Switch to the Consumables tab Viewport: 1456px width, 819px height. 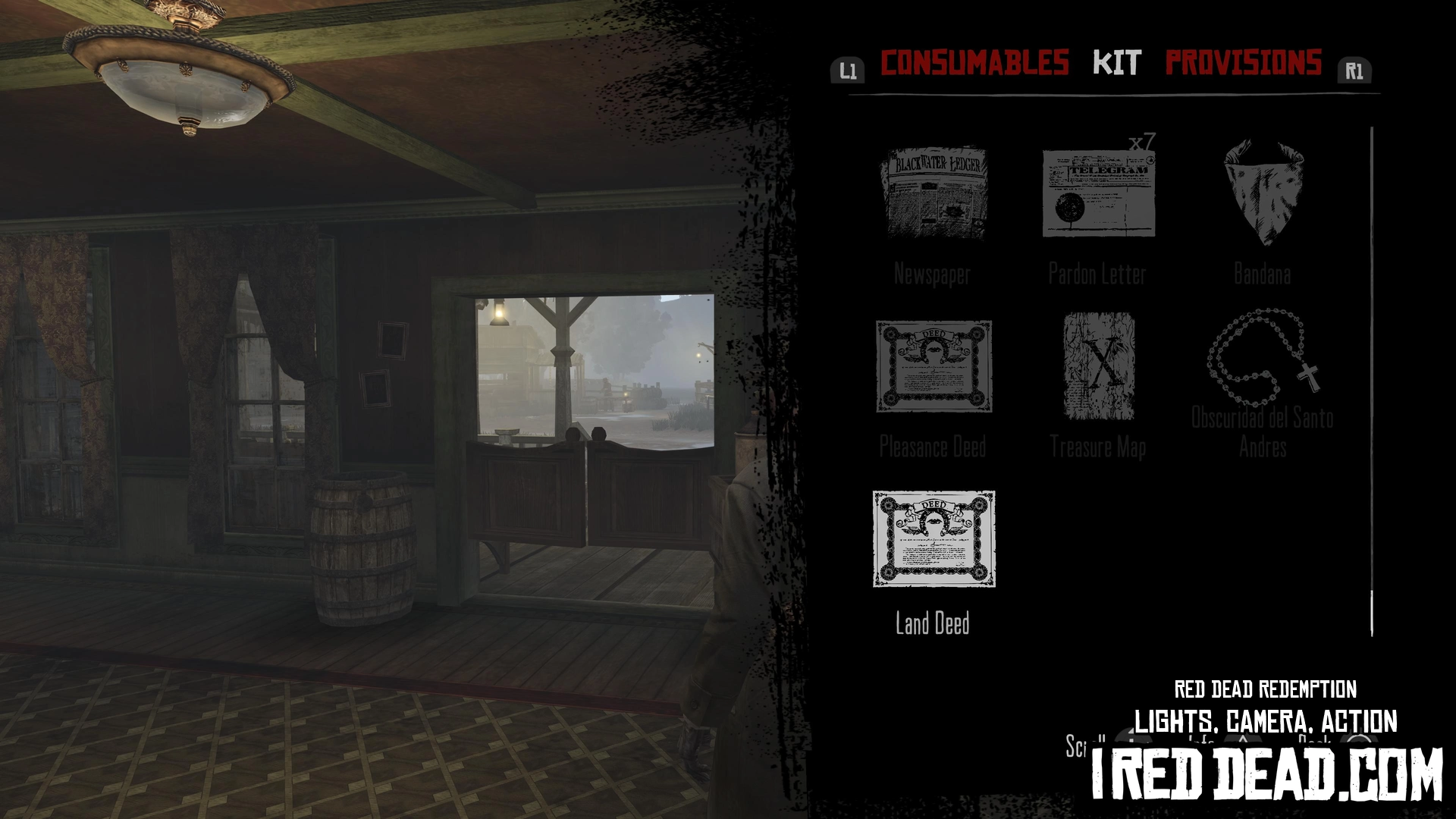click(974, 63)
